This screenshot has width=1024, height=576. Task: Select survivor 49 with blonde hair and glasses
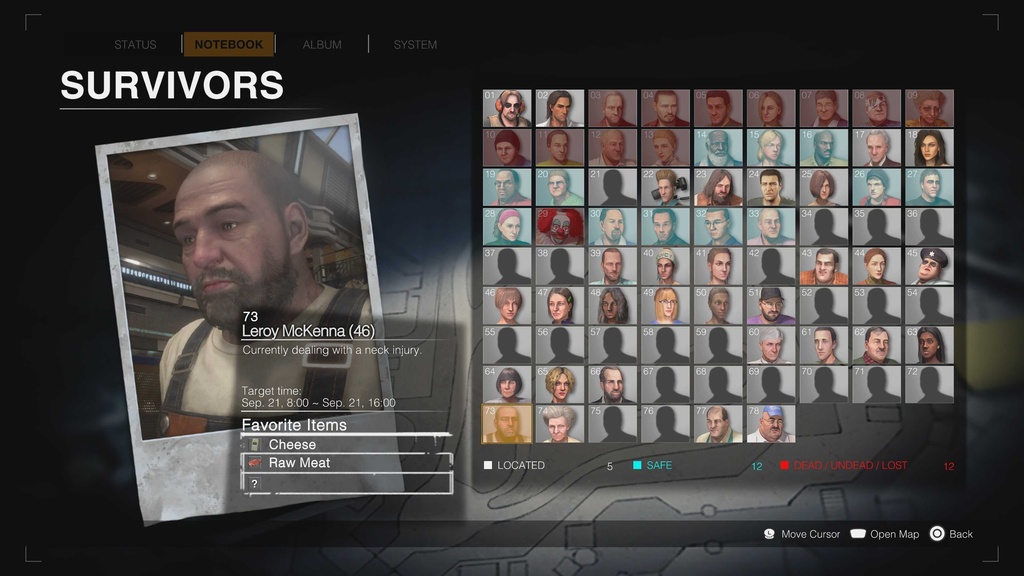coord(665,305)
